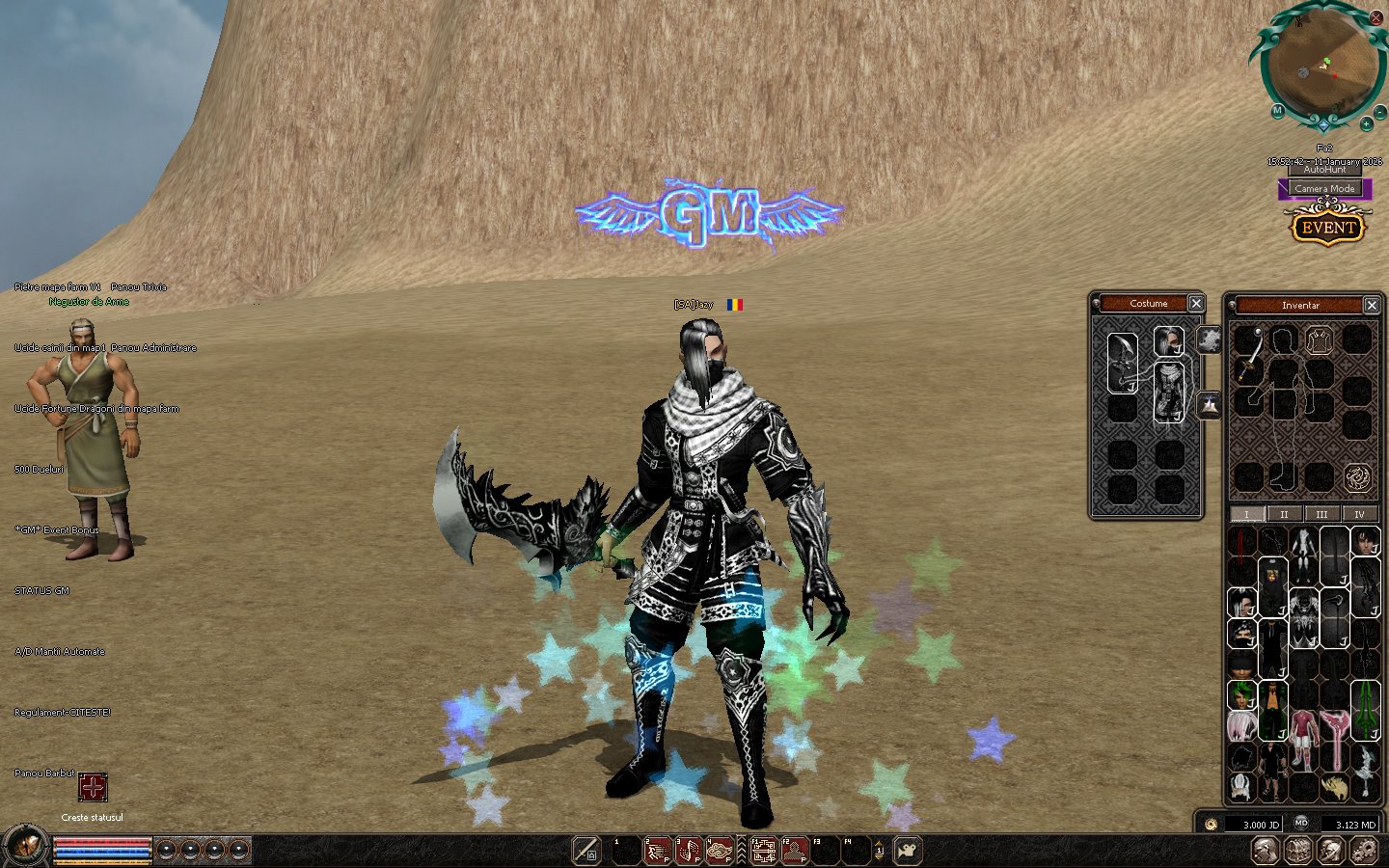Select the pink sword inventory item

[1335, 738]
